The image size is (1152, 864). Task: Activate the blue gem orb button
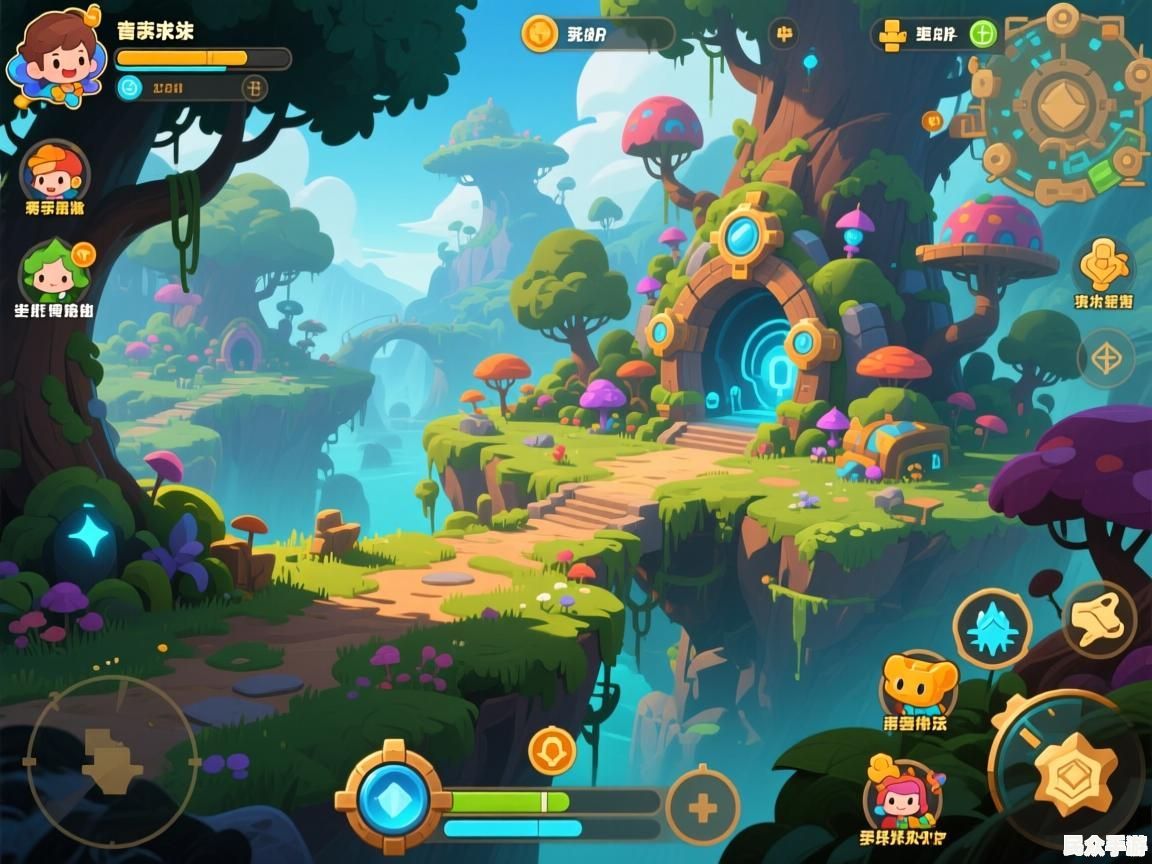(393, 798)
